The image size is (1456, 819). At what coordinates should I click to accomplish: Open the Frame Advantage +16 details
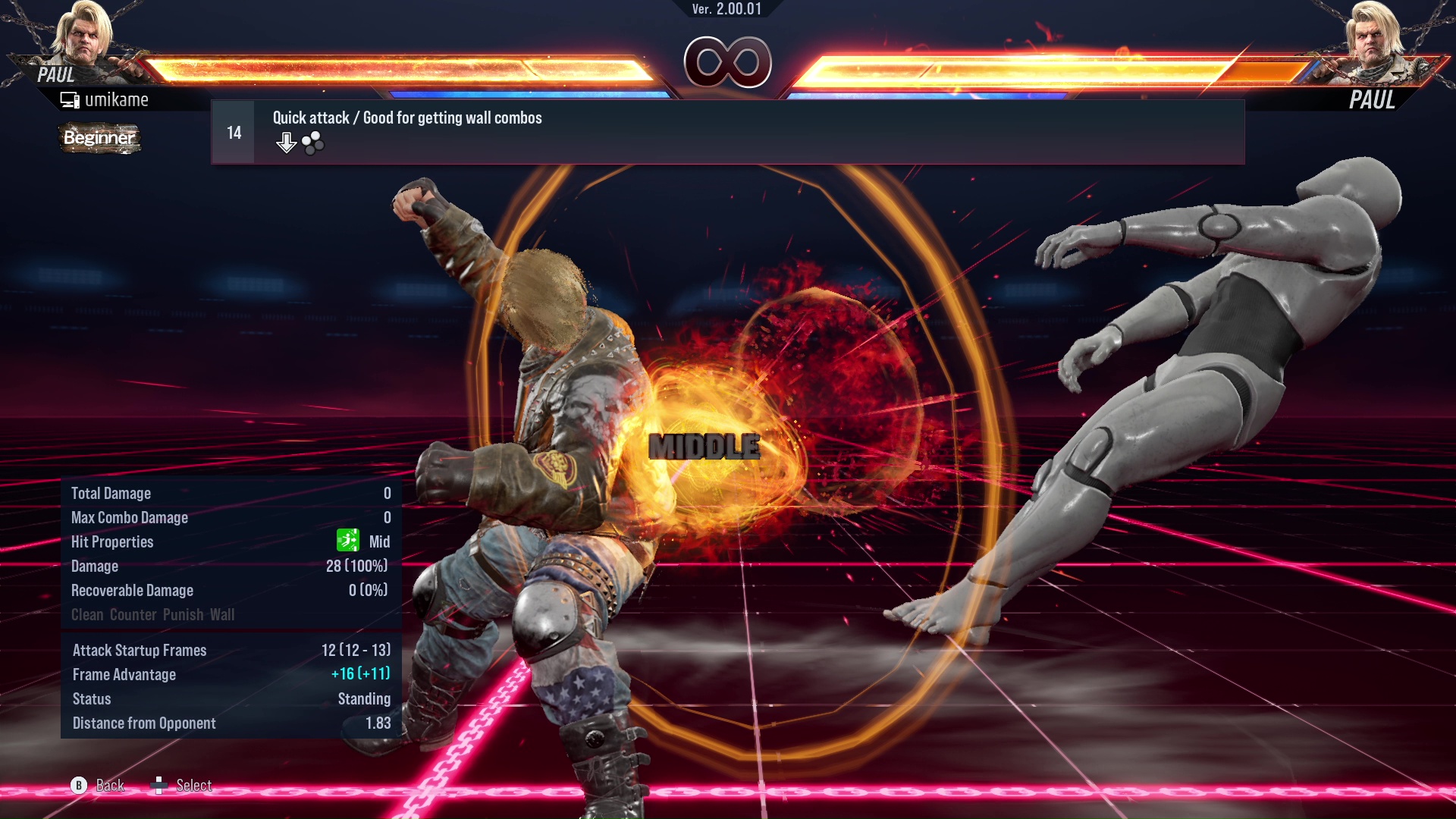(362, 674)
